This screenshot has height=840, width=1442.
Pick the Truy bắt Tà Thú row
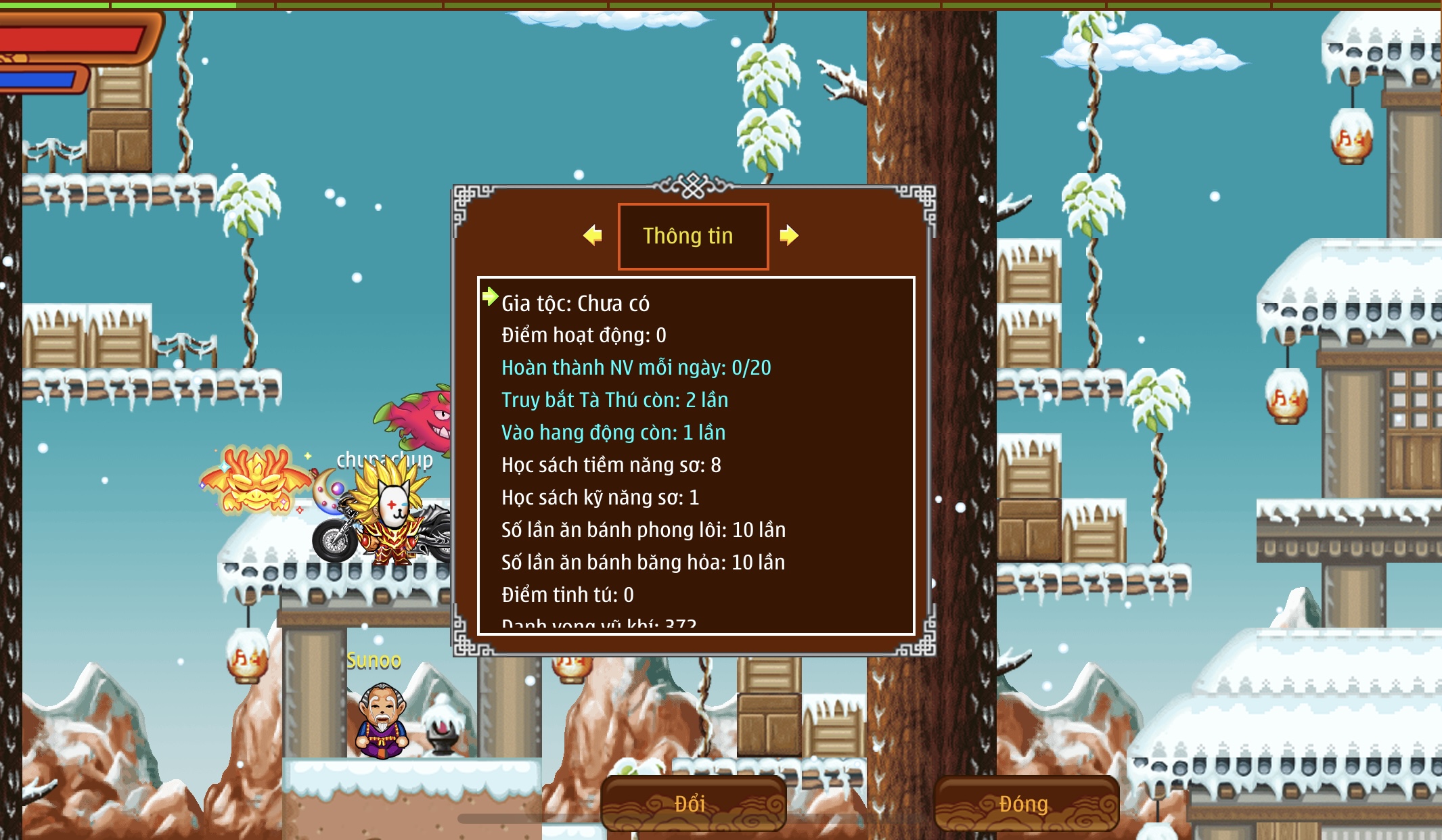[614, 400]
